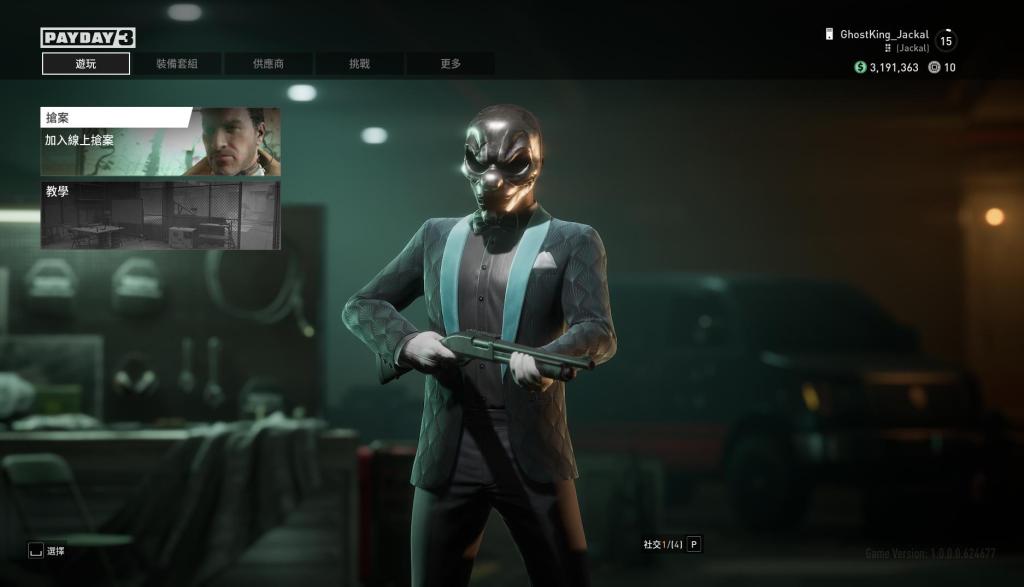Choose the 教學 tutorial tile
Viewport: 1024px width, 587px height.
click(x=160, y=215)
